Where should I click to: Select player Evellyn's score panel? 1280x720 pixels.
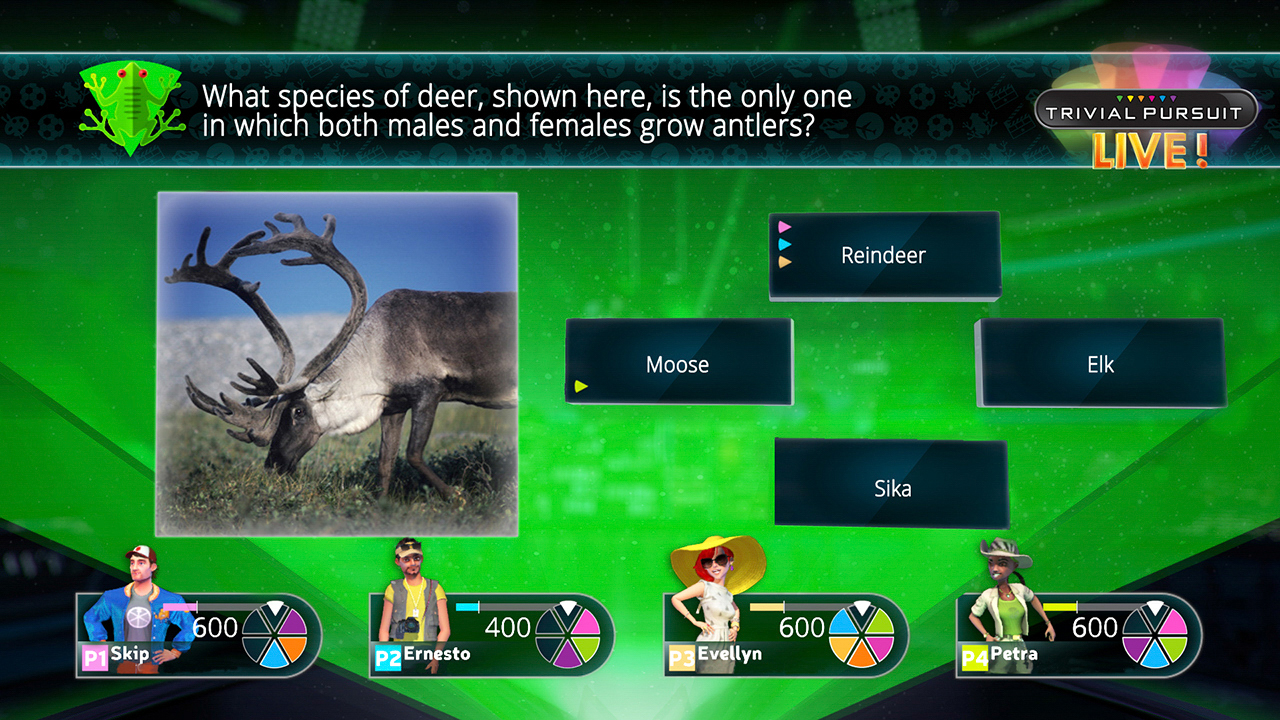point(786,635)
